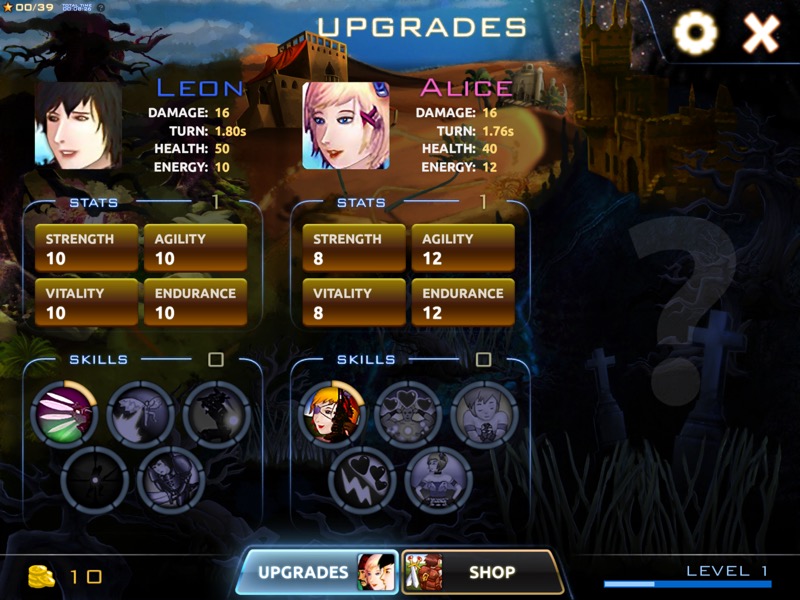800x600 pixels.
Task: Select Alice's portrait
Action: (x=346, y=126)
